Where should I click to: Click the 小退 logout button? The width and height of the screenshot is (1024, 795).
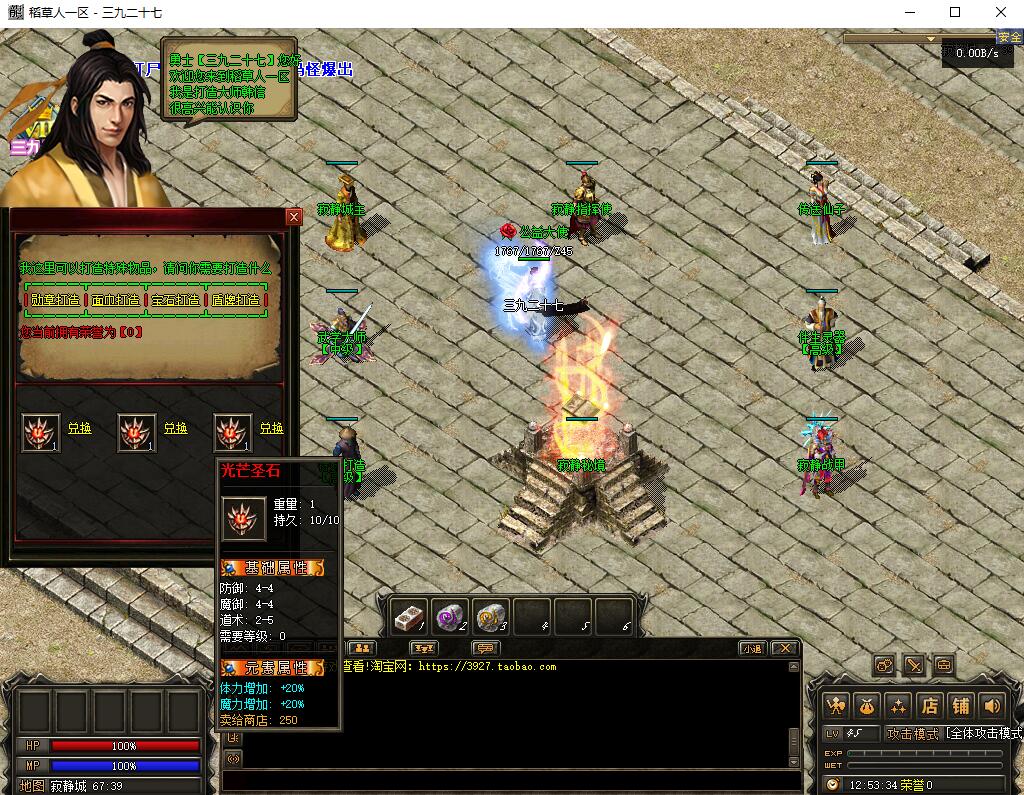click(x=752, y=648)
